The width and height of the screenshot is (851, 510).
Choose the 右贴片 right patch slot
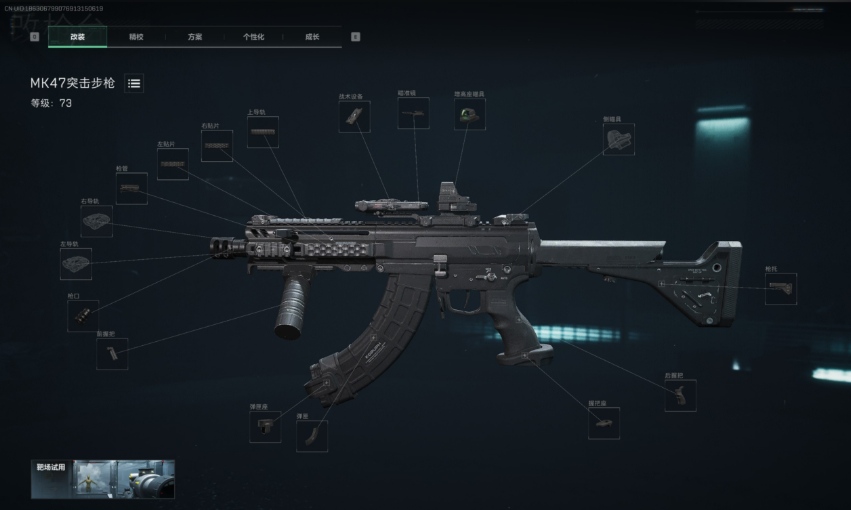pos(216,146)
